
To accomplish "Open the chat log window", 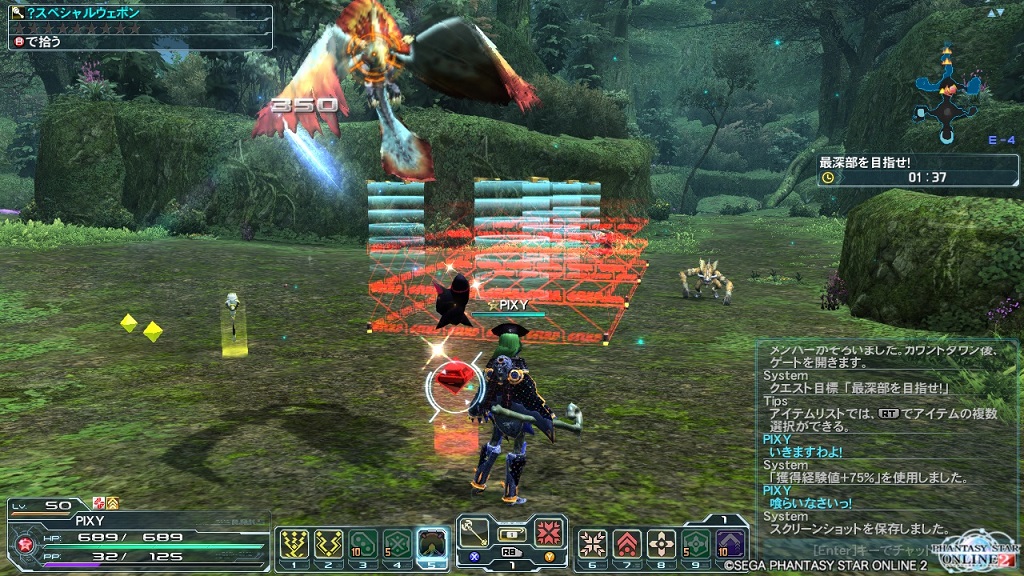I will (887, 440).
